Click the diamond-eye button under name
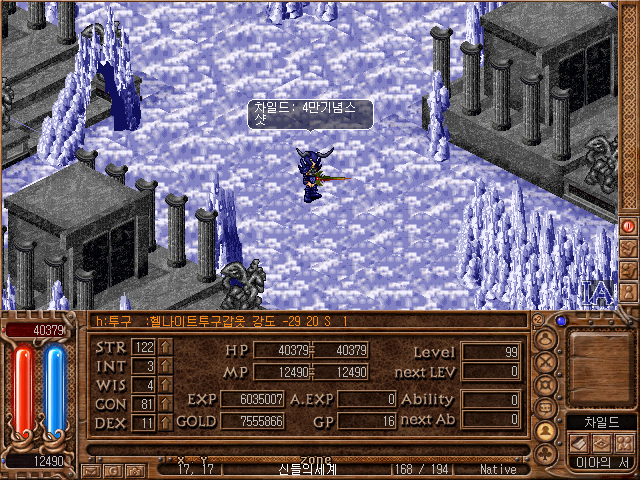 601,443
